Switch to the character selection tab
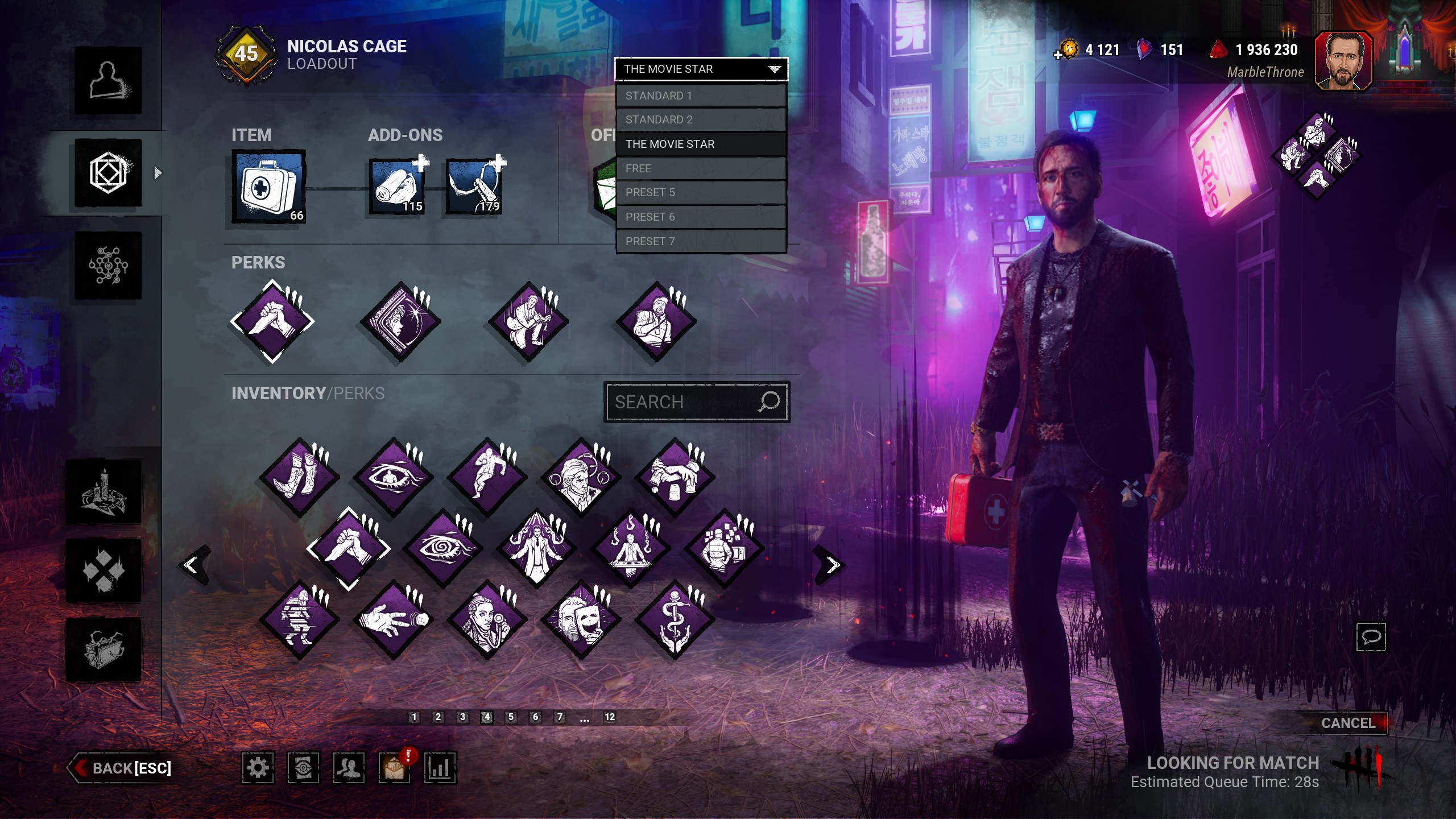 click(108, 80)
